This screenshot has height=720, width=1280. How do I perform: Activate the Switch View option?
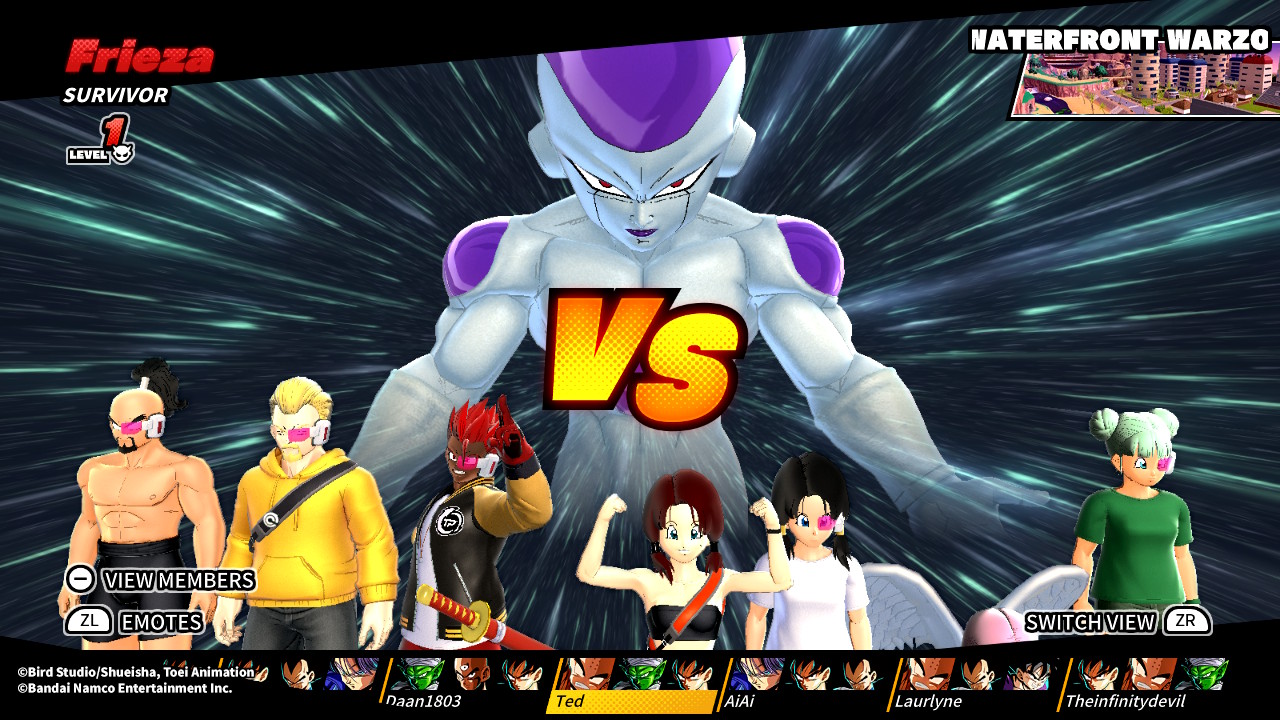point(1117,622)
